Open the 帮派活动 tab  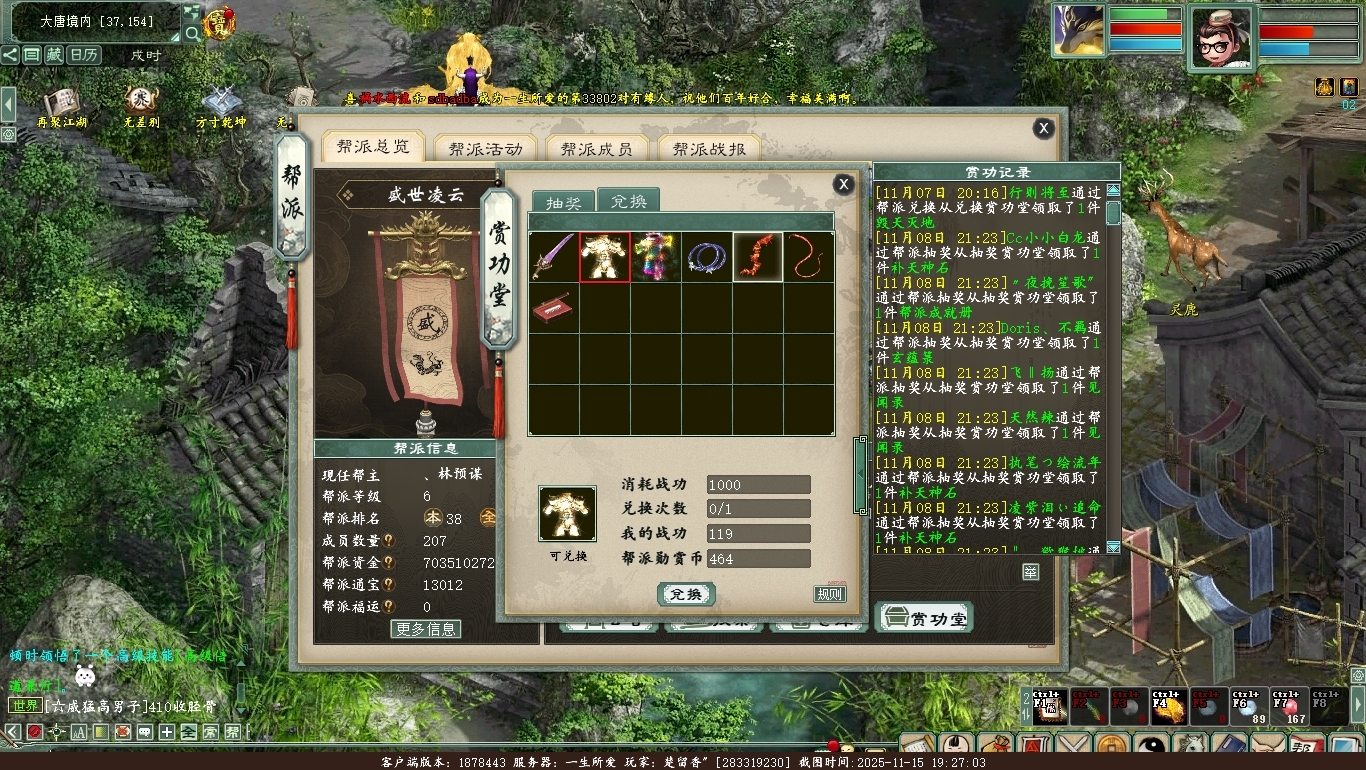click(x=485, y=149)
